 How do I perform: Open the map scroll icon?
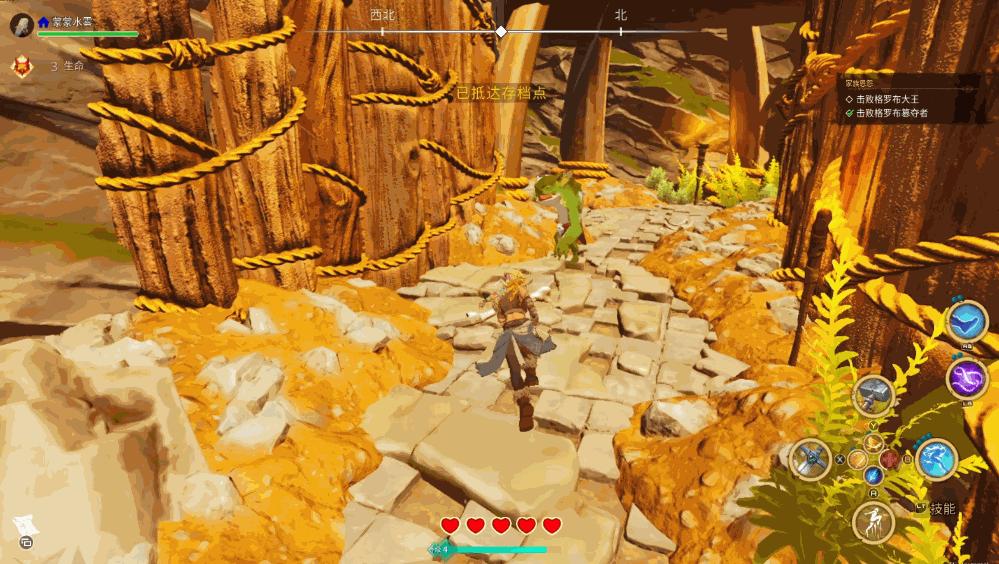pyautogui.click(x=24, y=527)
